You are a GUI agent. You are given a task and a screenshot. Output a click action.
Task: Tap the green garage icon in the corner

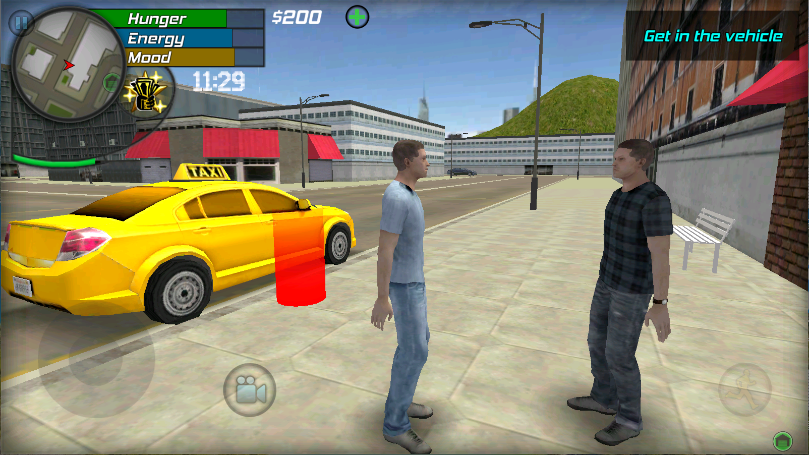tap(783, 440)
